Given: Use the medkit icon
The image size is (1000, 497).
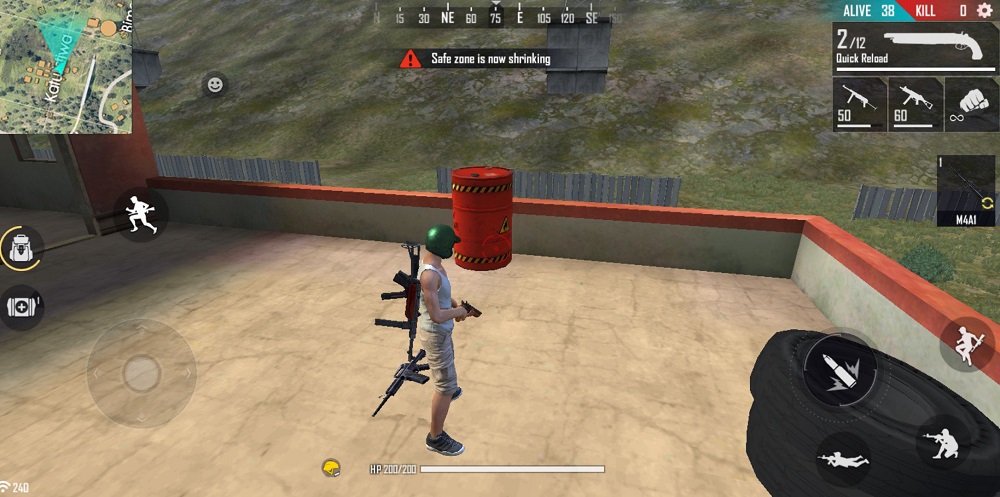Looking at the screenshot, I should tap(21, 307).
